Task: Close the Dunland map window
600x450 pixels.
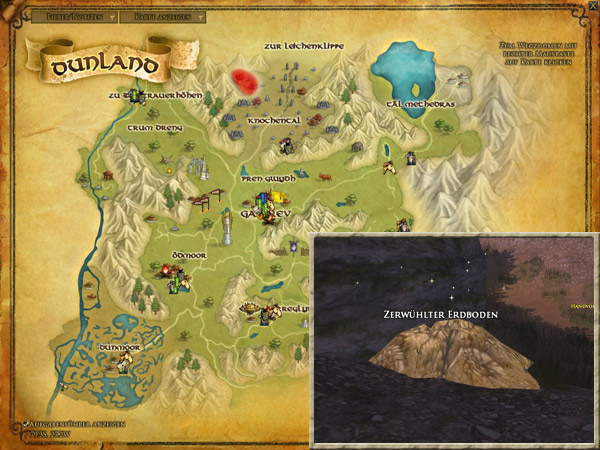Action: 593,6
